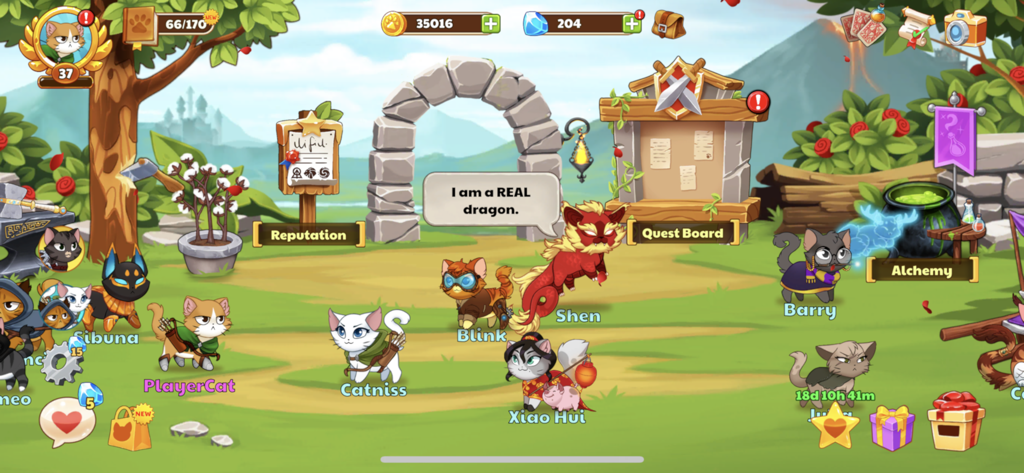This screenshot has height=473, width=1024.
Task: Open the Alchemy station
Action: pyautogui.click(x=921, y=269)
